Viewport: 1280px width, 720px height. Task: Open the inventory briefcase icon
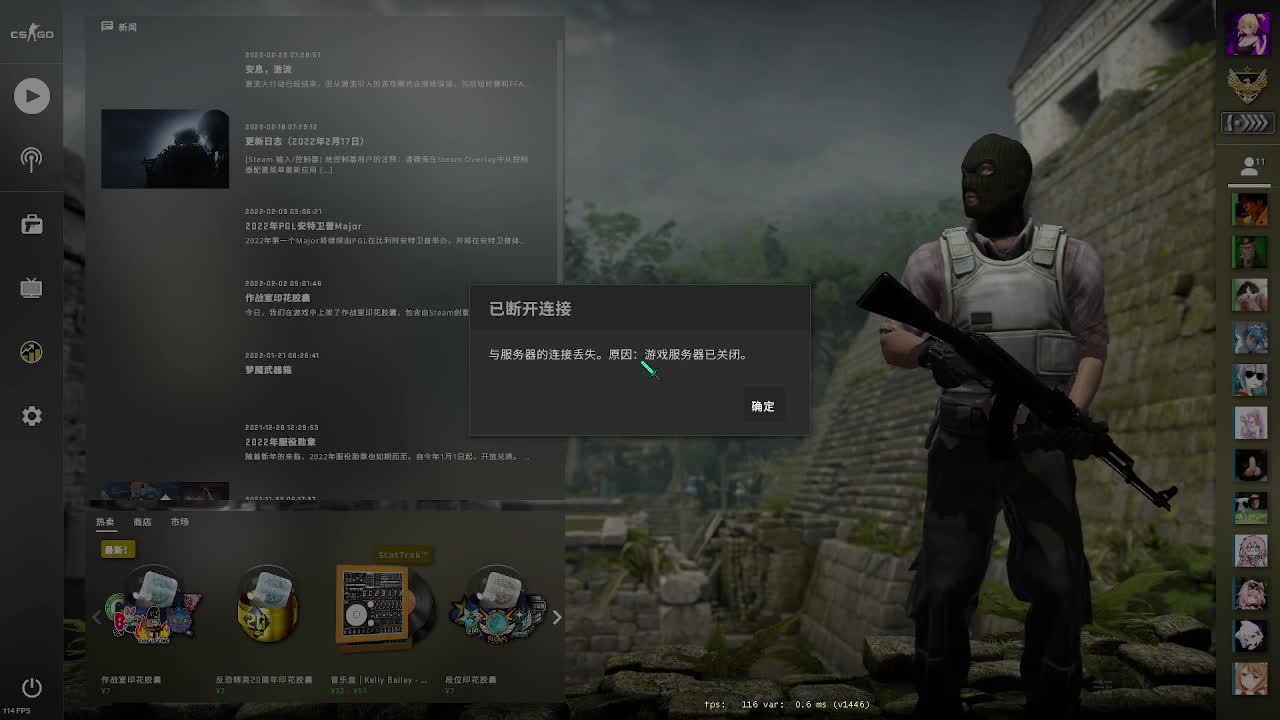click(31, 224)
